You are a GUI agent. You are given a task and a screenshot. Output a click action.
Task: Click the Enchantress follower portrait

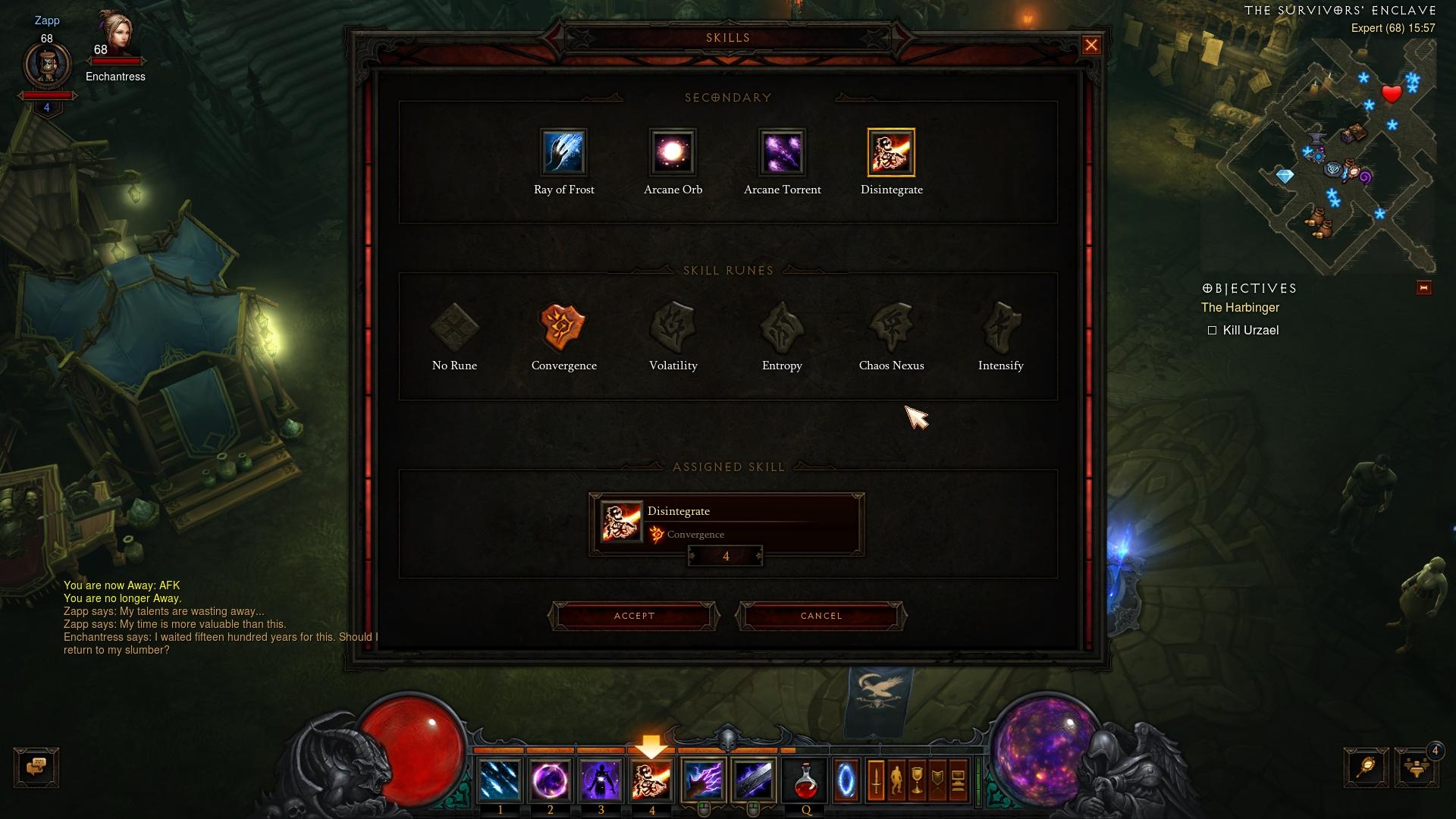(x=116, y=34)
